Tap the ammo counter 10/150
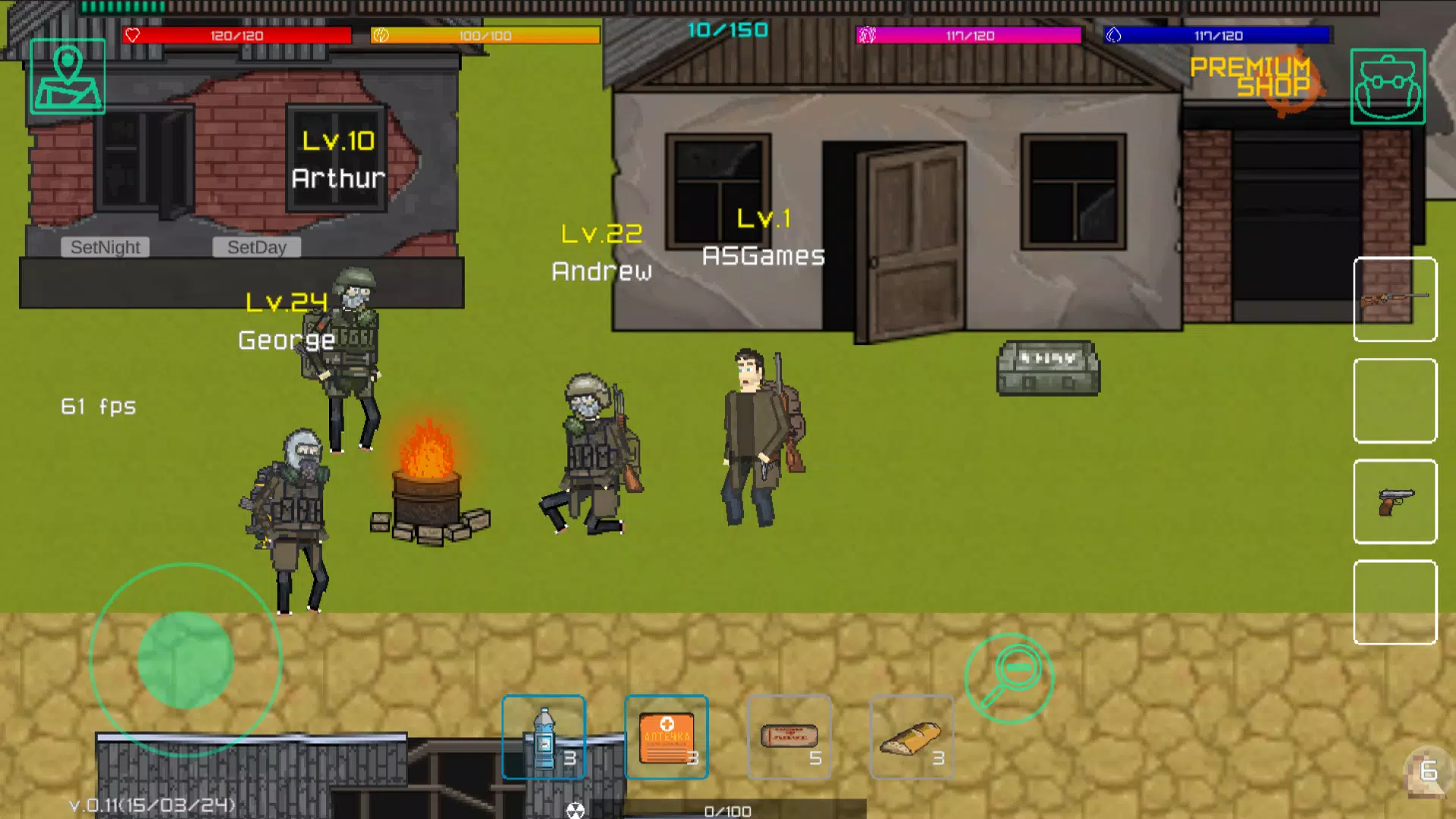 (729, 30)
